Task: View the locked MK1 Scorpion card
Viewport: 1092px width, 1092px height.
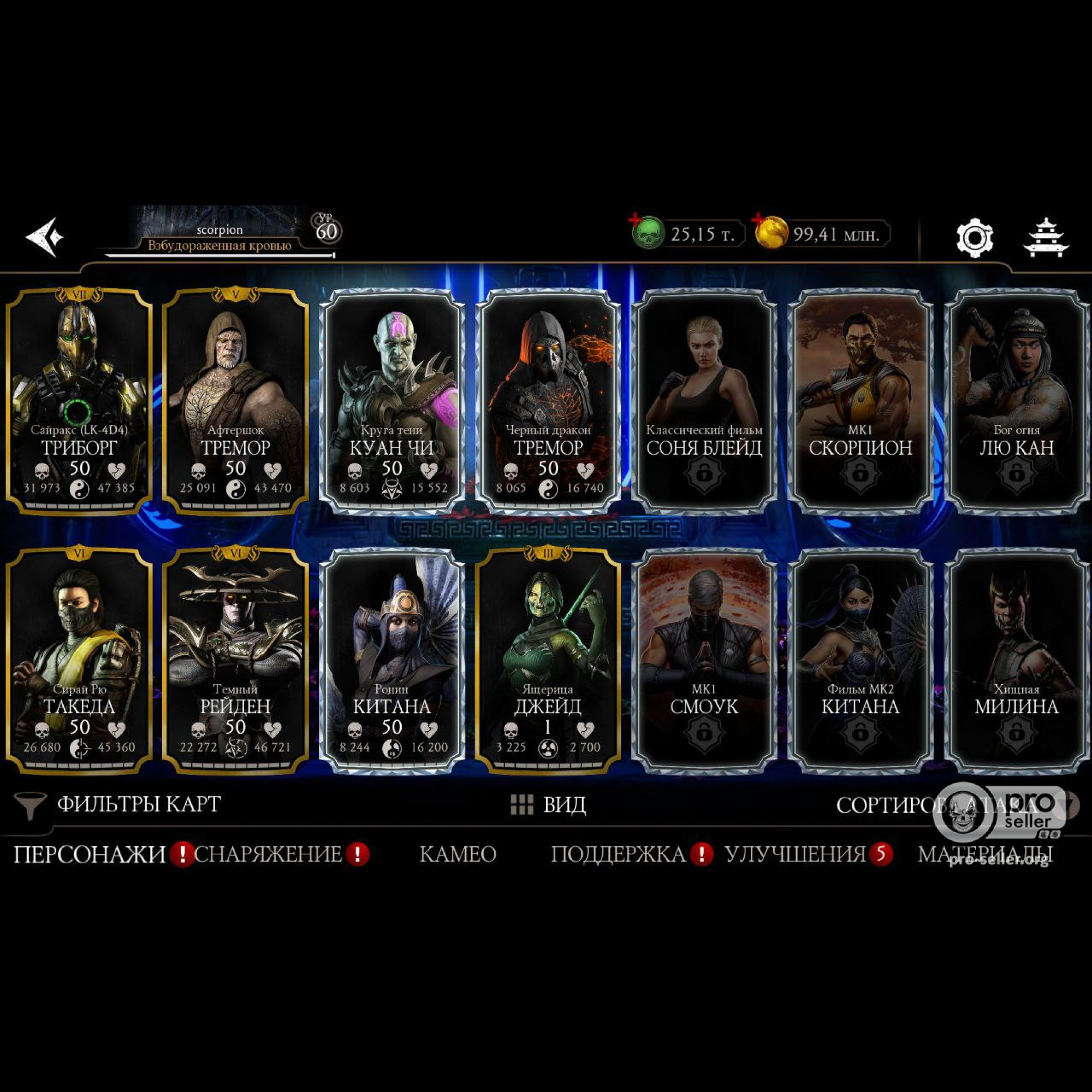Action: click(x=860, y=401)
